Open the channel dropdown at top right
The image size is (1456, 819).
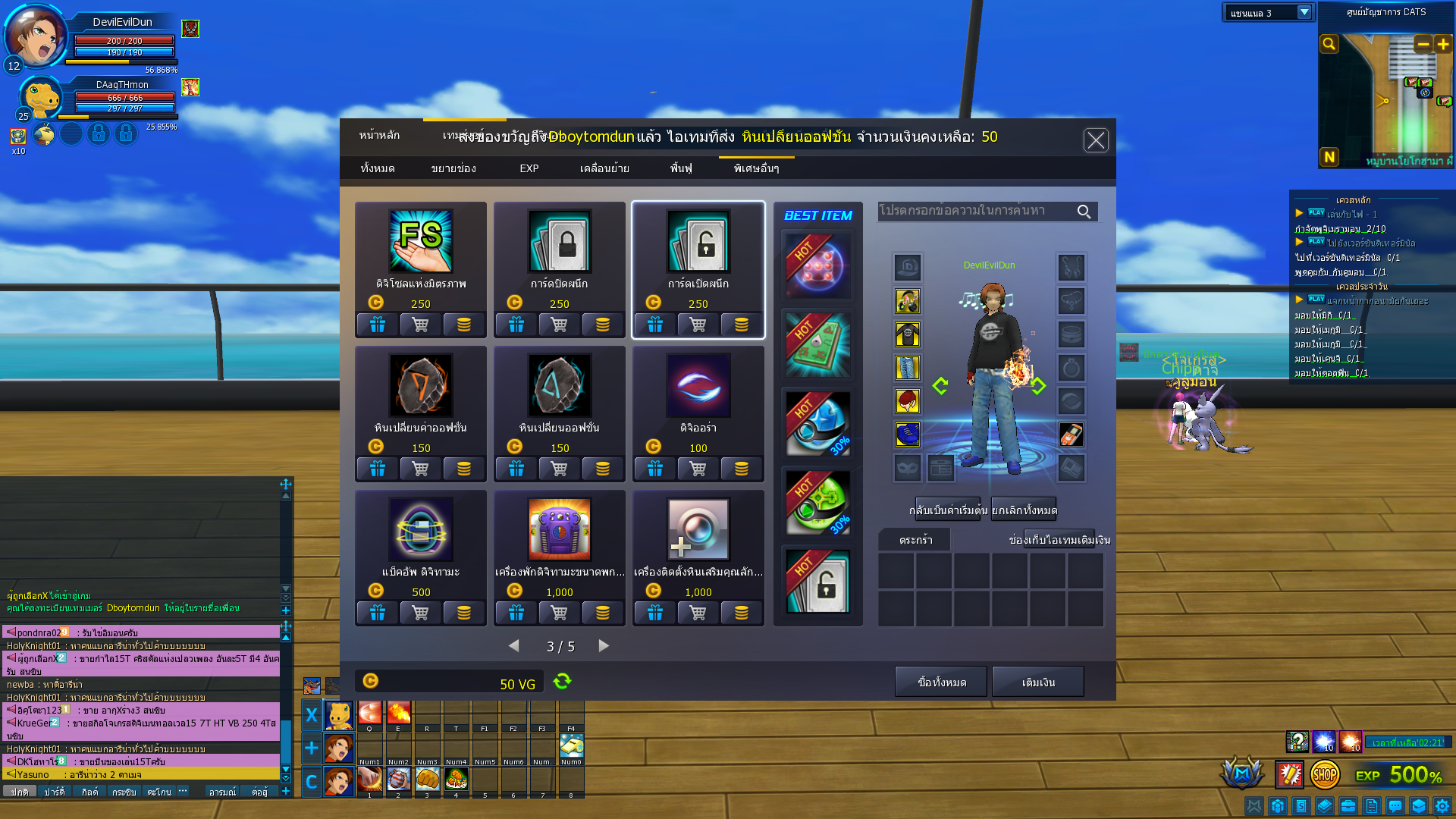pos(1304,13)
